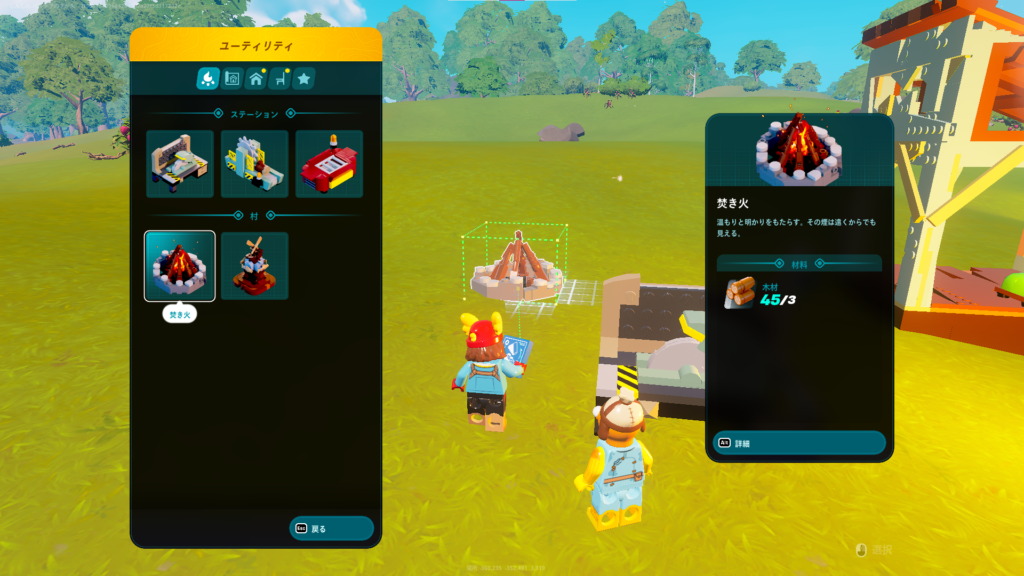Screen dimensions: 1024x576
Task: Select the house building parts tab
Action: [x=256, y=78]
